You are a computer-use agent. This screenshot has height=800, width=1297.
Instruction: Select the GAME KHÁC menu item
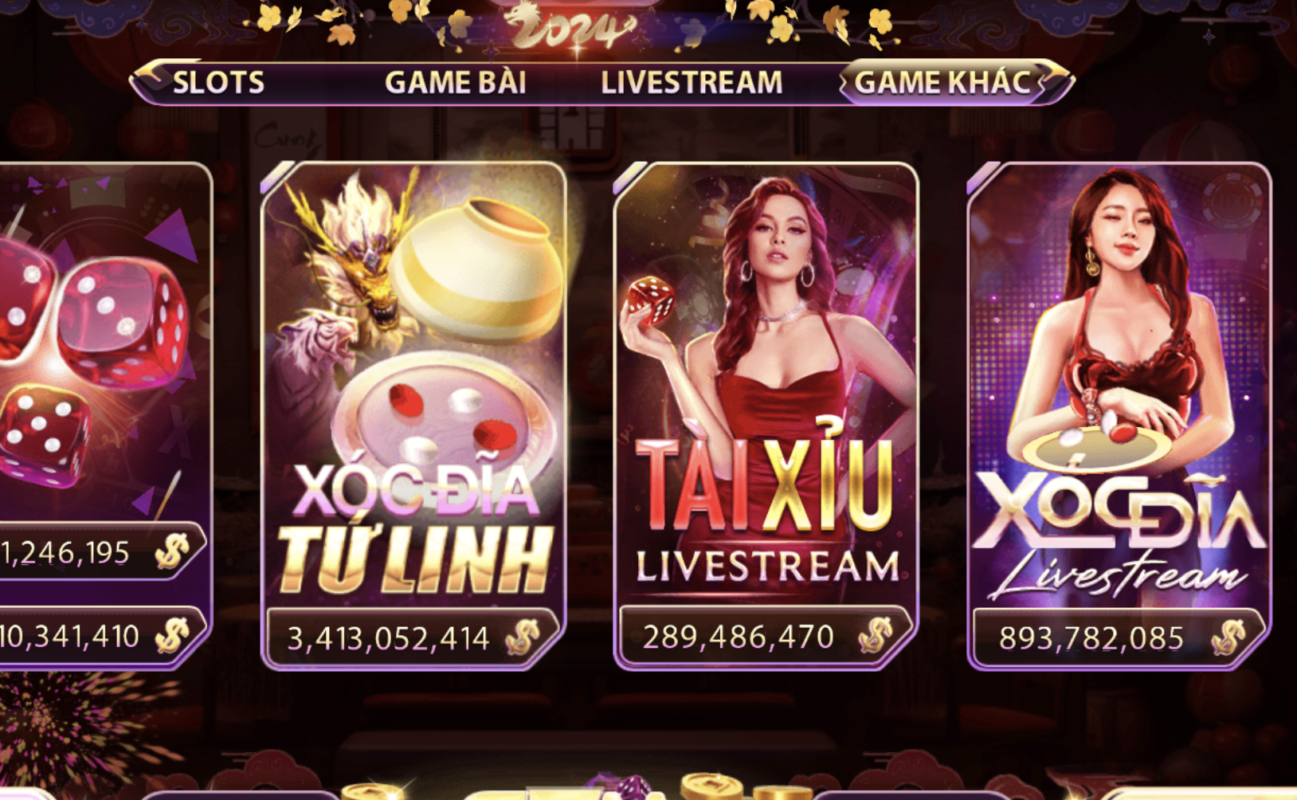941,83
